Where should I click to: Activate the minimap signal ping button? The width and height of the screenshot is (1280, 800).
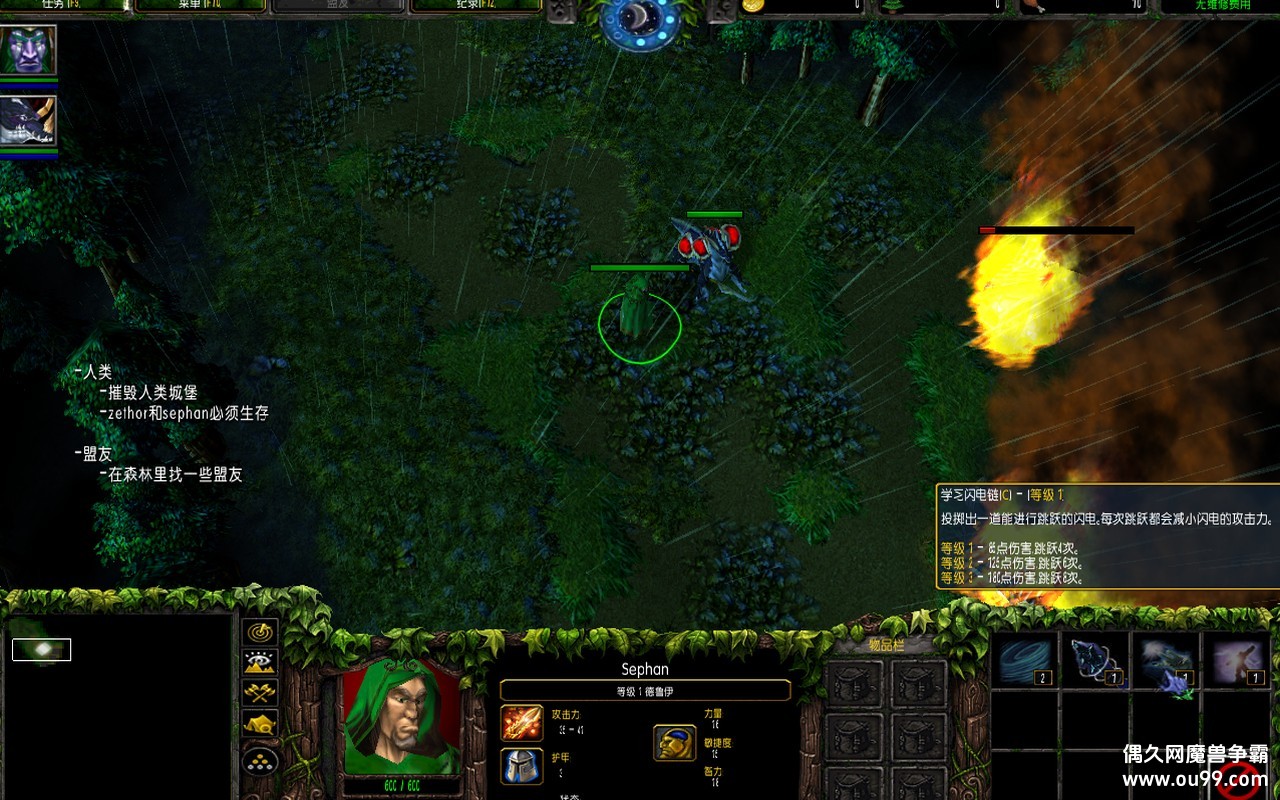pyautogui.click(x=261, y=632)
